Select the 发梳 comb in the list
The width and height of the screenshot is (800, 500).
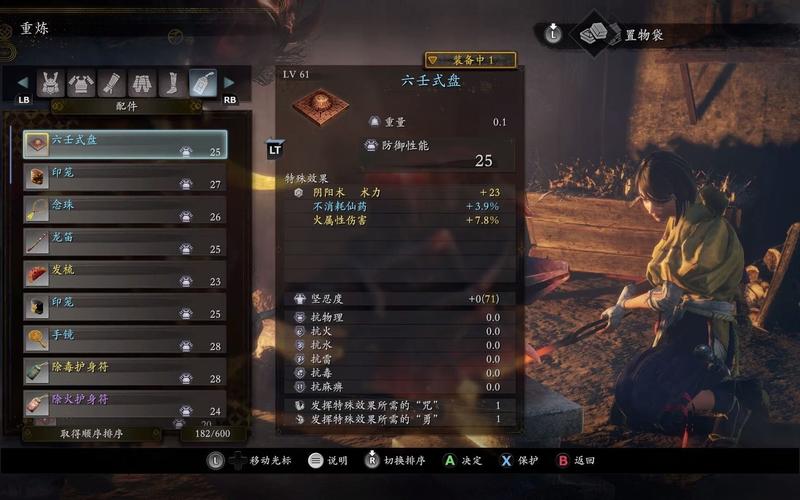(125, 274)
